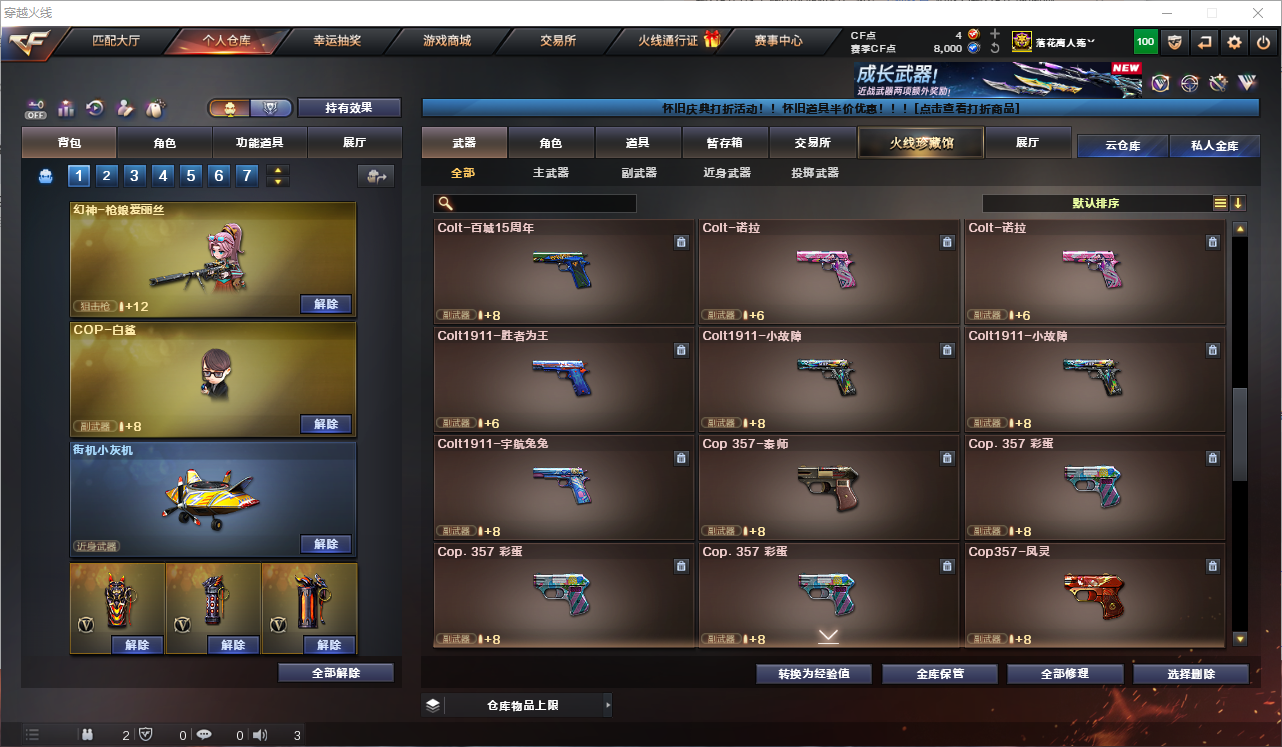Open the 幸运抽奖 lucky draw page
The width and height of the screenshot is (1282, 747).
(337, 41)
